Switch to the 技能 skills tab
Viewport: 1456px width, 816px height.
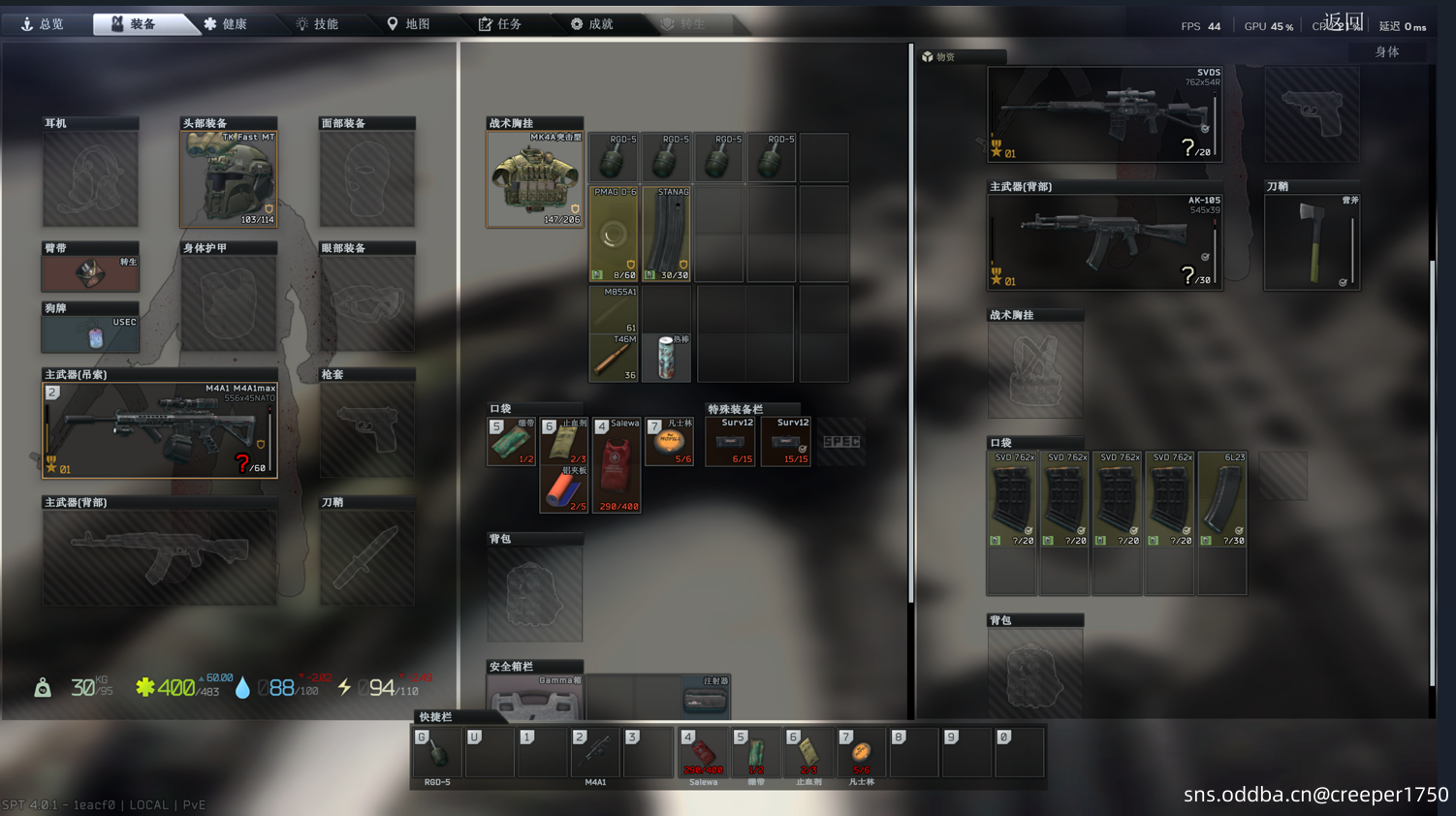pyautogui.click(x=317, y=24)
